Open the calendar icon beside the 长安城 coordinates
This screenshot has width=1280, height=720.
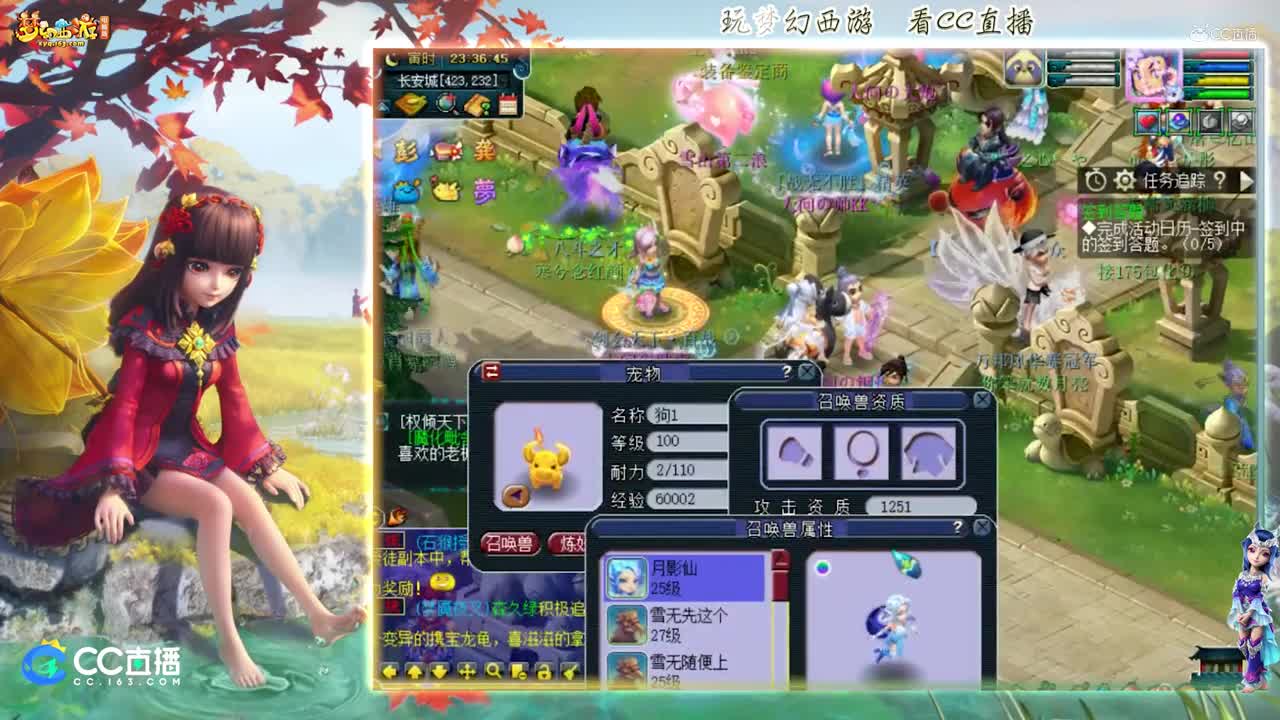(x=507, y=102)
